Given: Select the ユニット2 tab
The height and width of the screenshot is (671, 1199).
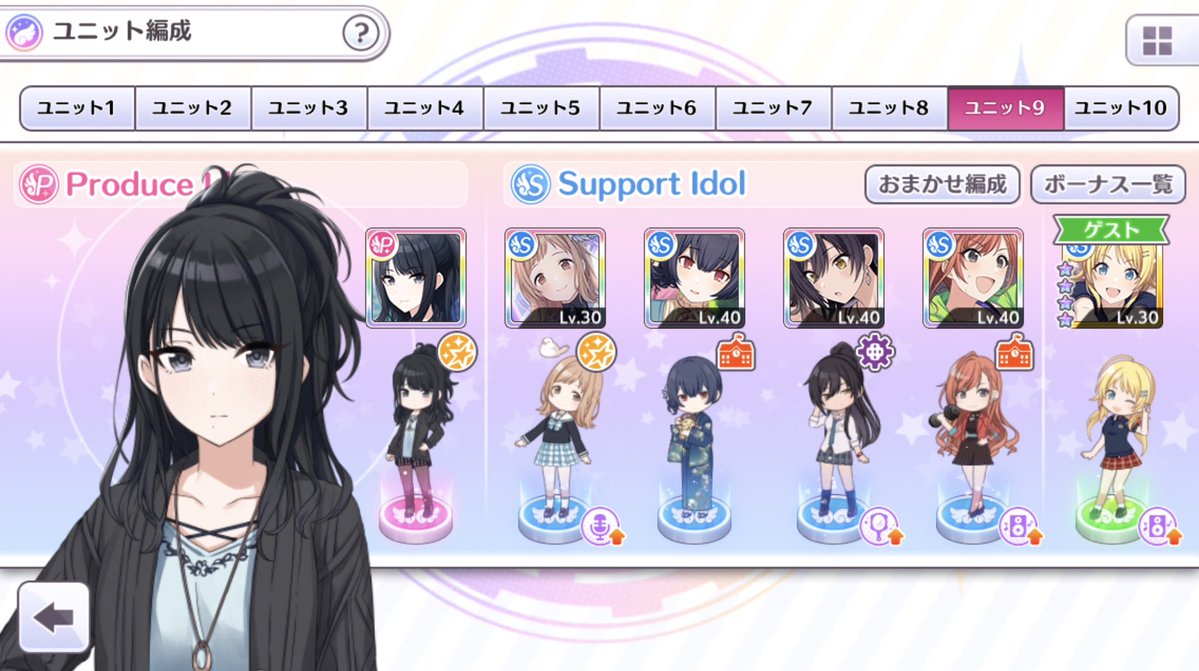Looking at the screenshot, I should point(193,108).
